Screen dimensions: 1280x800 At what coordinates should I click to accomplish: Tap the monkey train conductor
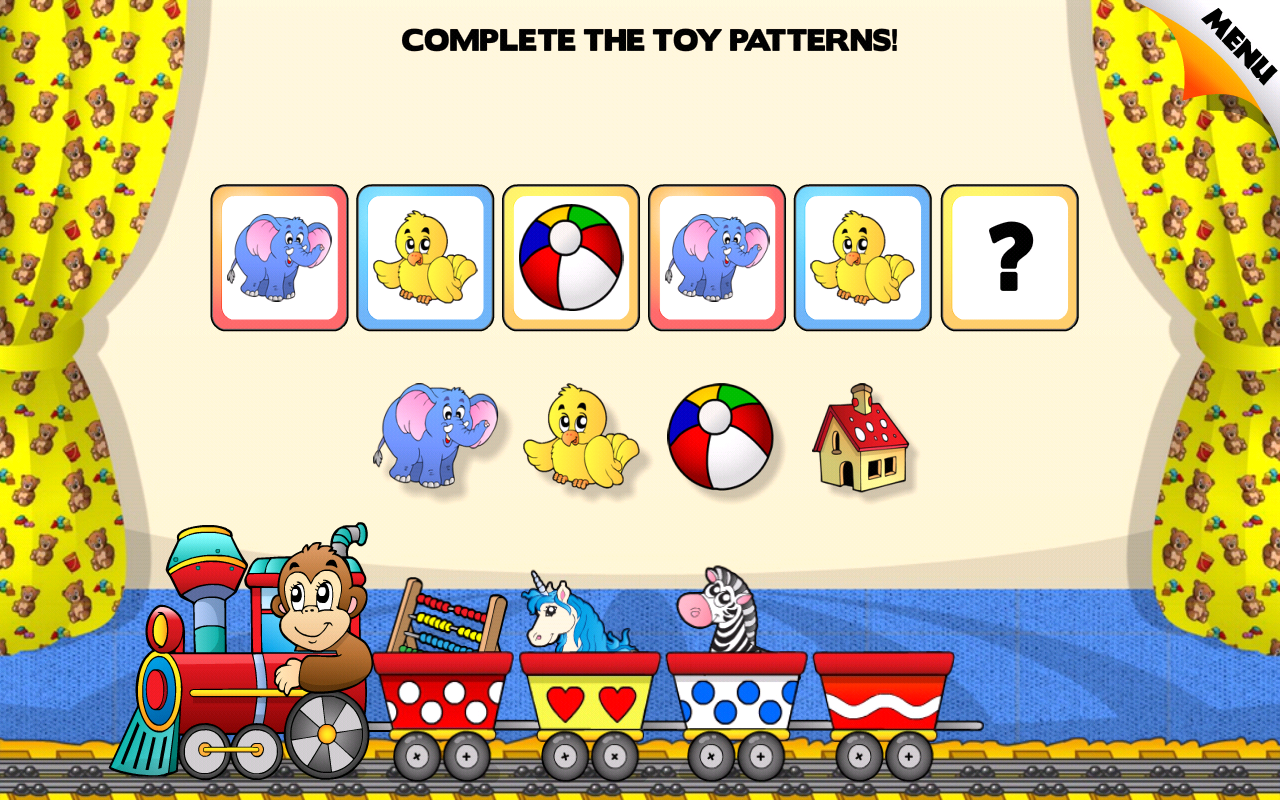310,610
